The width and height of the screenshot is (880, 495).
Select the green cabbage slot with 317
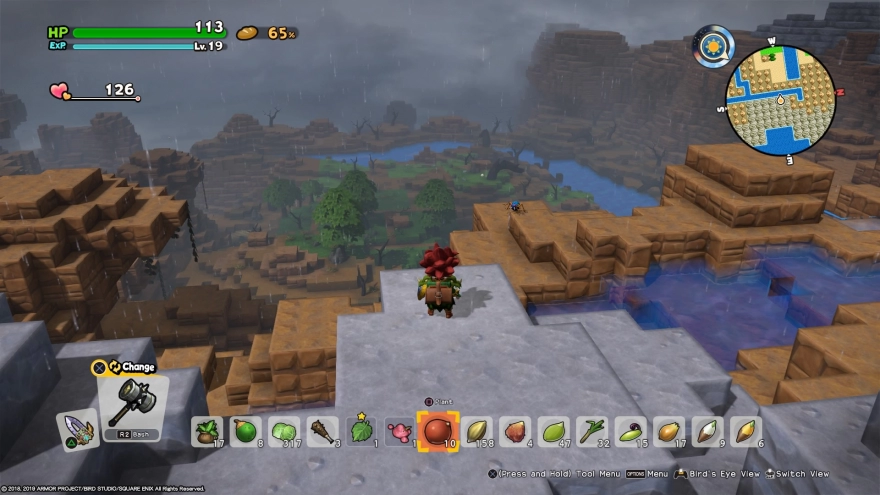pos(284,431)
